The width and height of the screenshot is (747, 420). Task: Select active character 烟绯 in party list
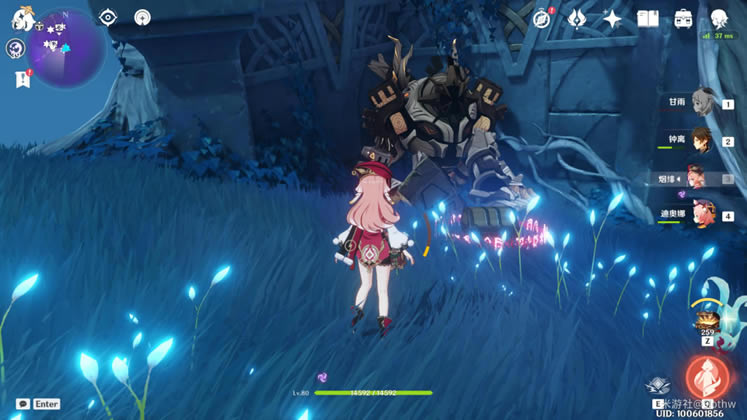[x=698, y=177]
